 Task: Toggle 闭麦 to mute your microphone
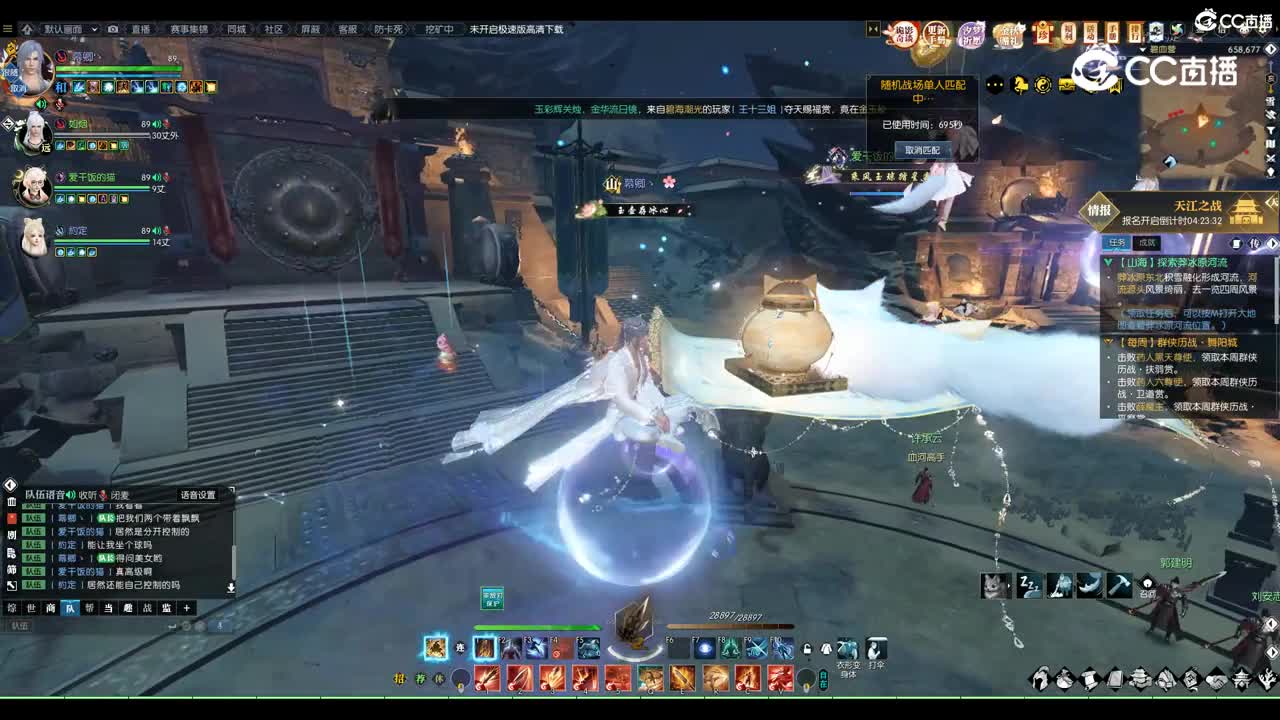click(122, 494)
